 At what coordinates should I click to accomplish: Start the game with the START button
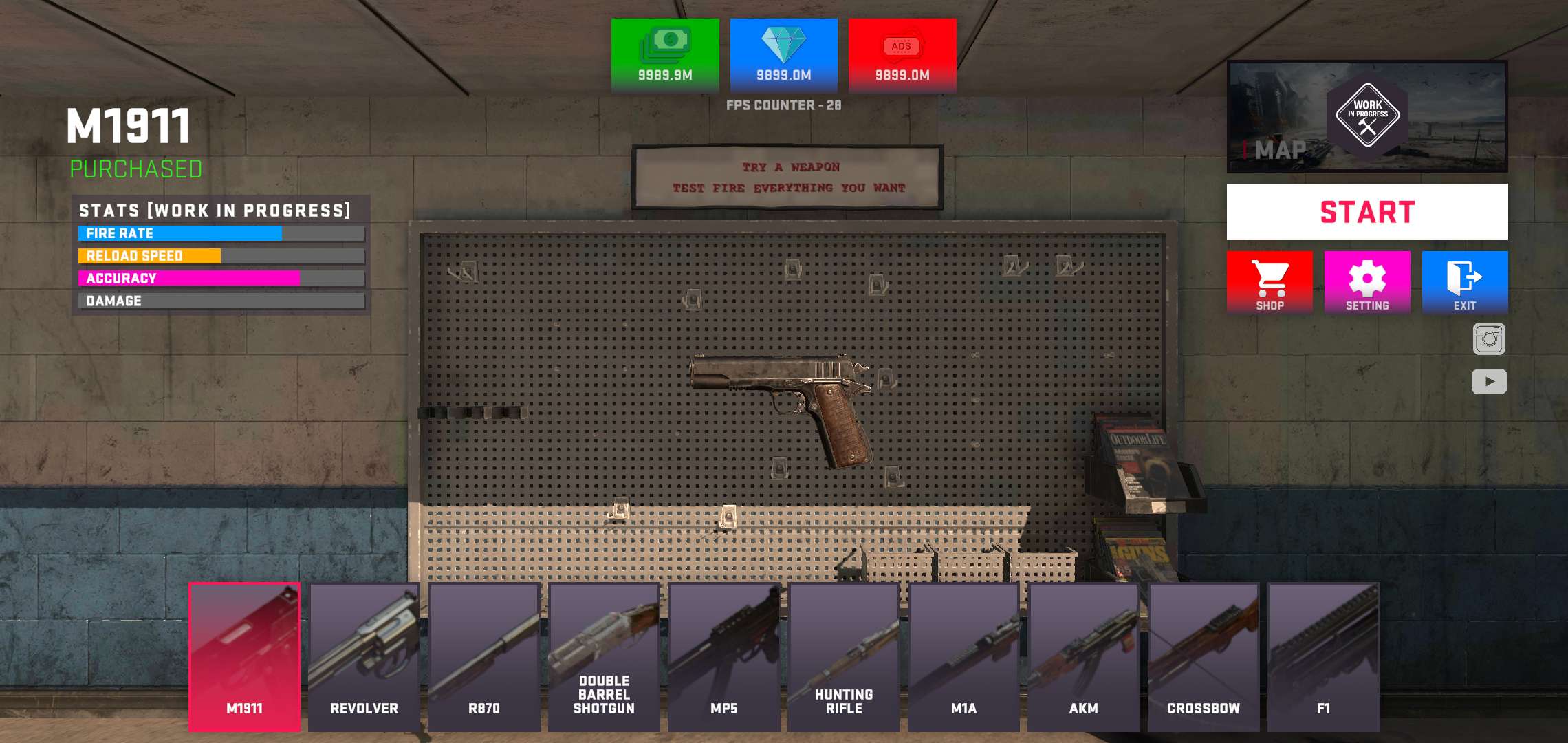click(1367, 212)
